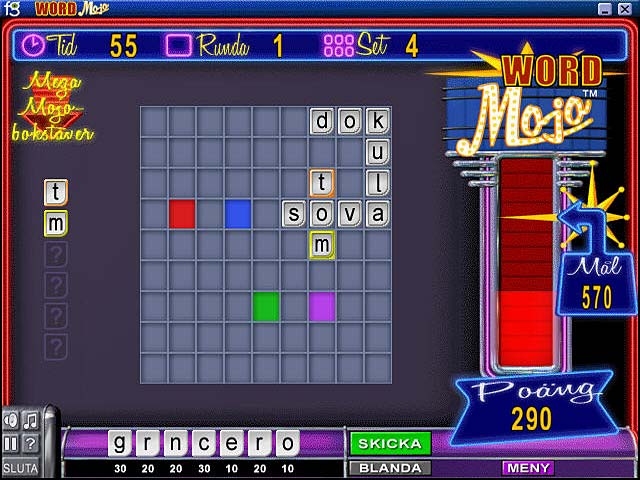Select the blue bonus square on board
Viewport: 640px width, 480px height.
point(238,214)
